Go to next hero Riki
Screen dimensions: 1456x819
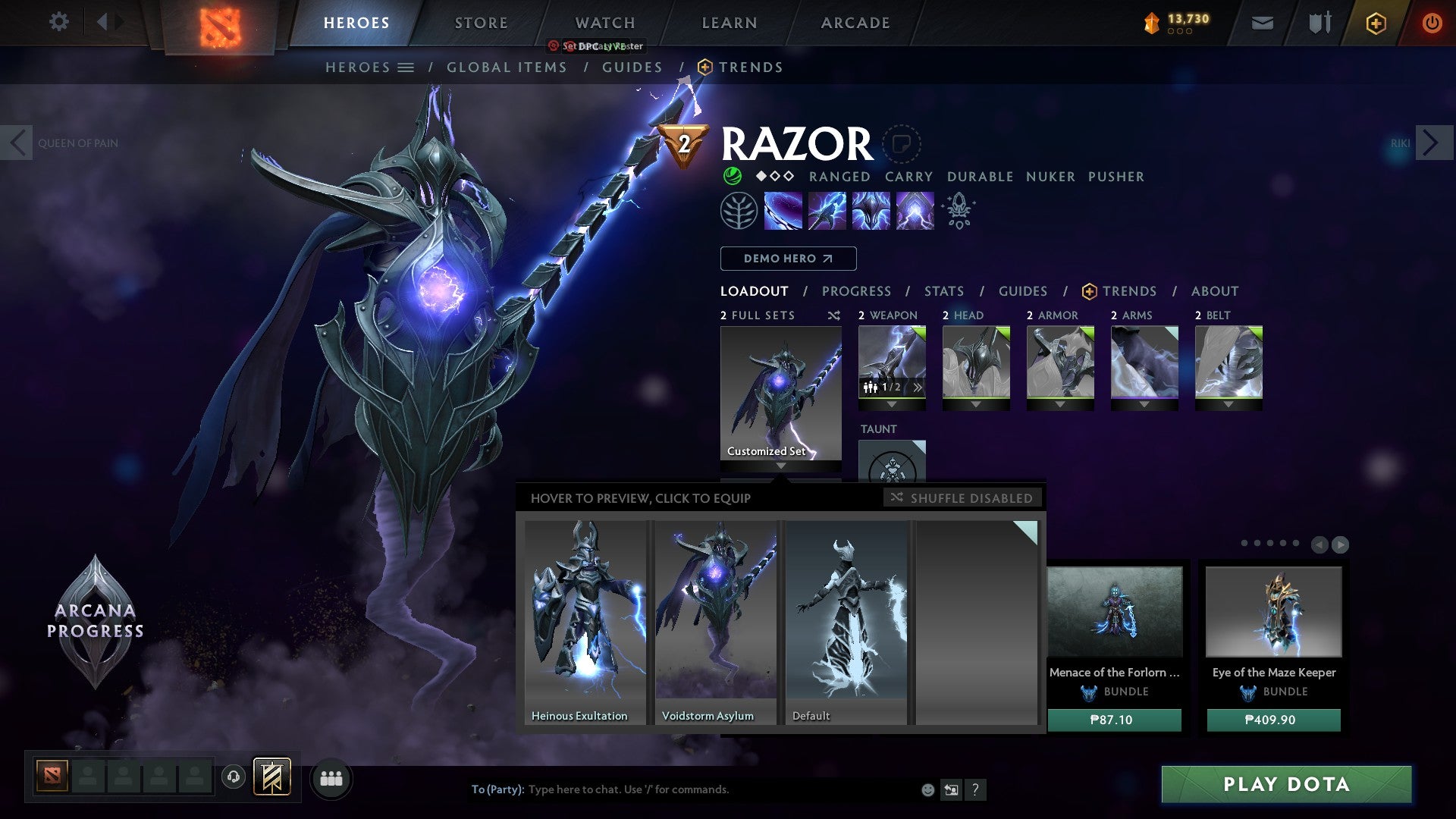coord(1431,143)
